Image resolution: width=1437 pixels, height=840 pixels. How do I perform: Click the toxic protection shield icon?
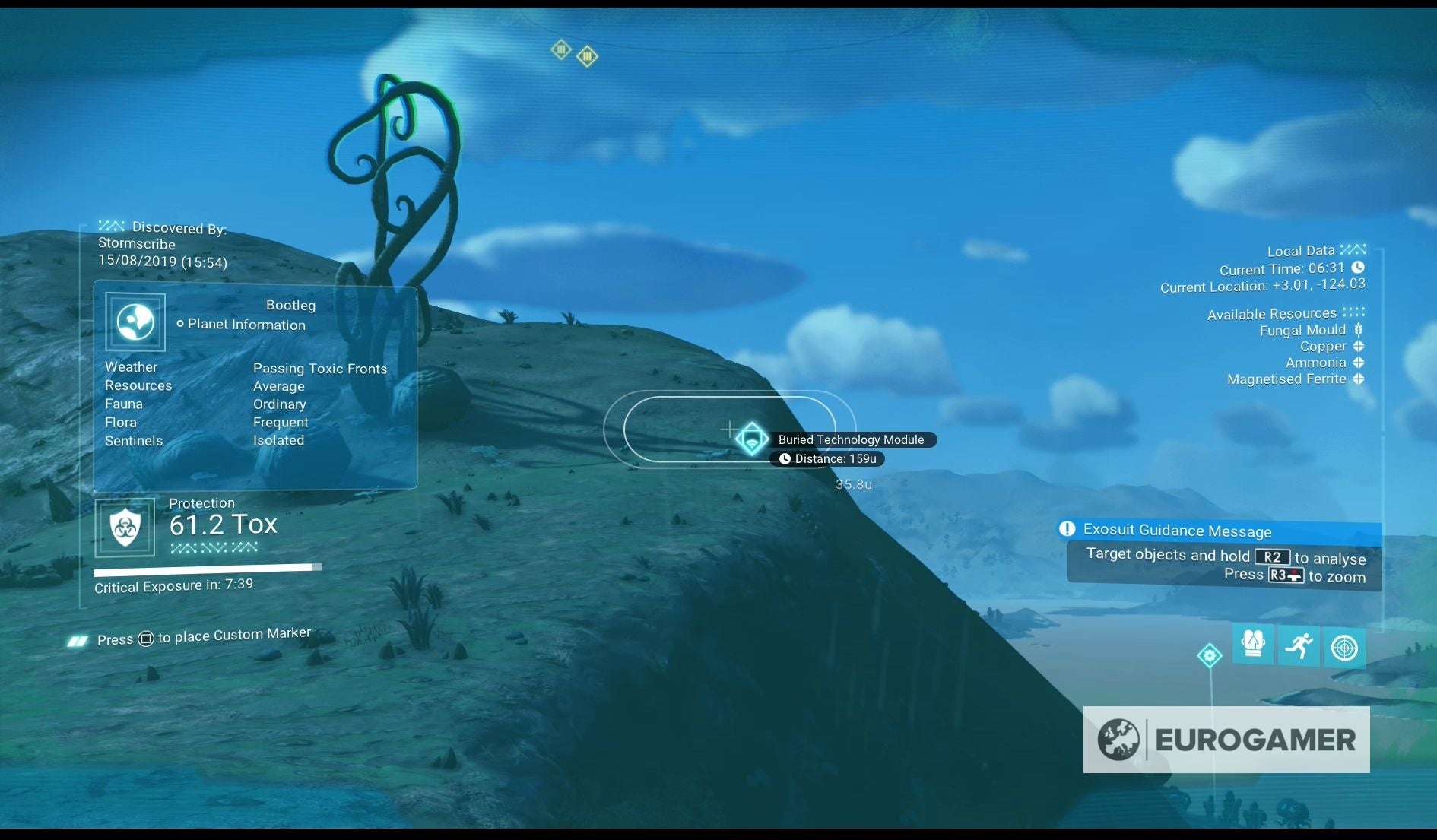tap(125, 527)
